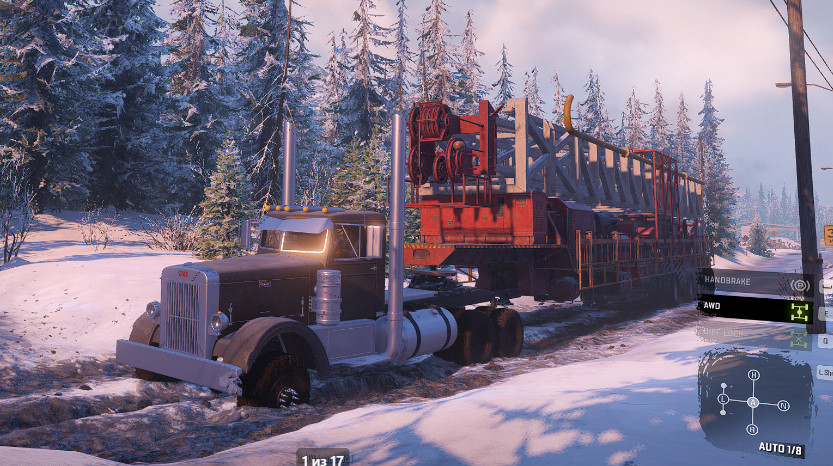Select the L low gear
The height and width of the screenshot is (466, 833).
point(723,398)
